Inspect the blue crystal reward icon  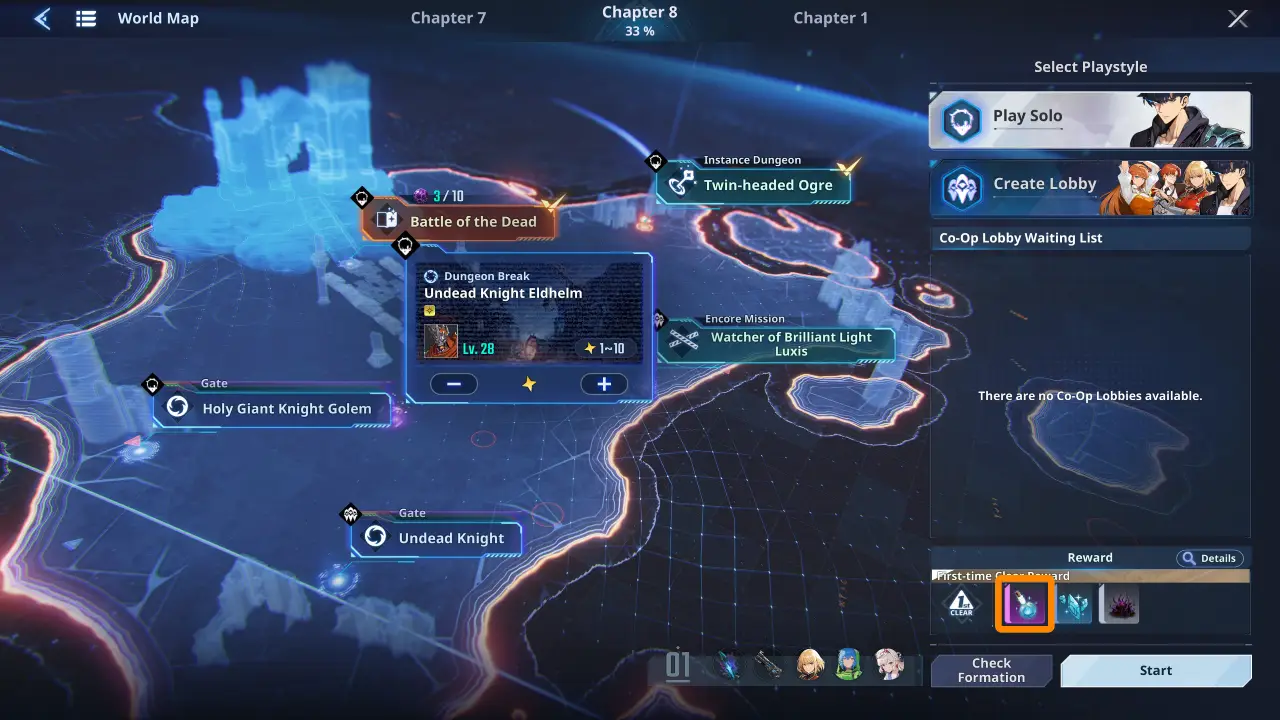[1074, 604]
